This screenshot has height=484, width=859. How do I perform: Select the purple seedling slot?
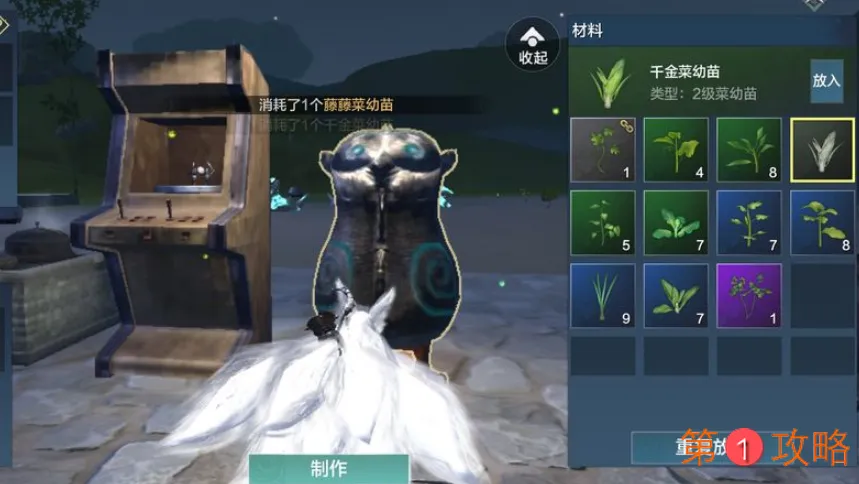[749, 296]
